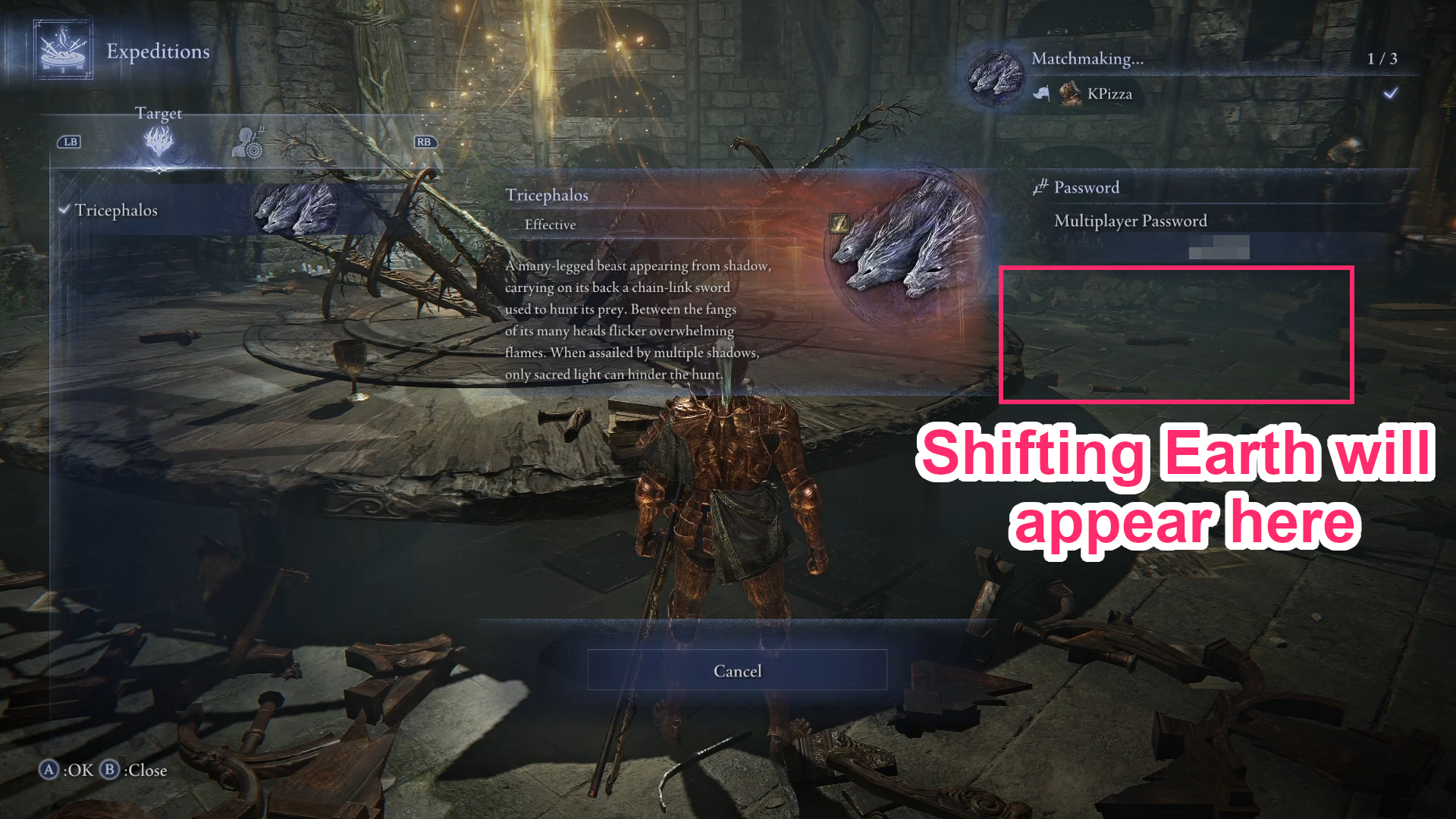
Task: Click the white flag icon beside KPizza
Action: [1043, 93]
